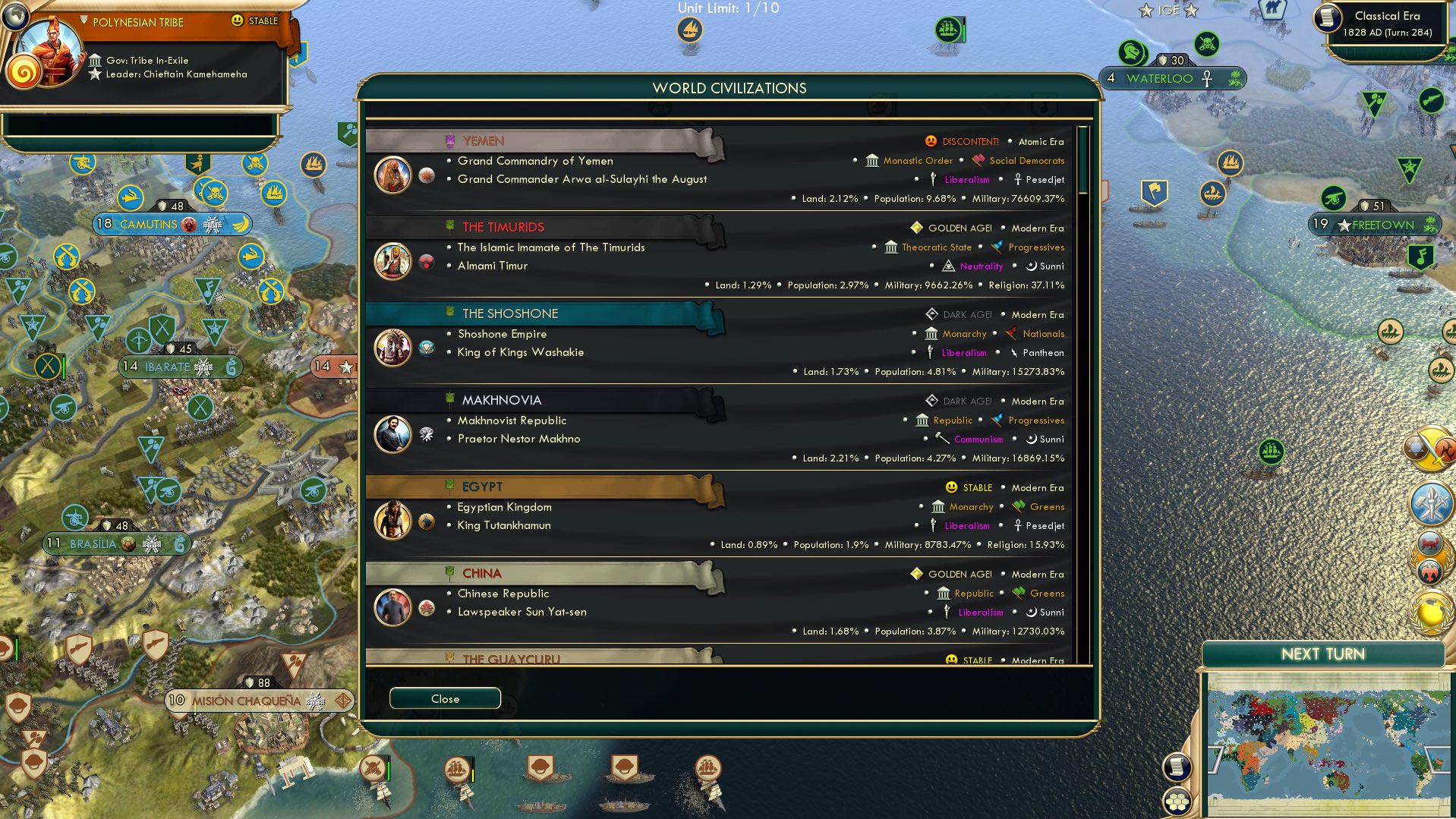Click King Tutankhamun's portrait for Egypt

[x=392, y=521]
